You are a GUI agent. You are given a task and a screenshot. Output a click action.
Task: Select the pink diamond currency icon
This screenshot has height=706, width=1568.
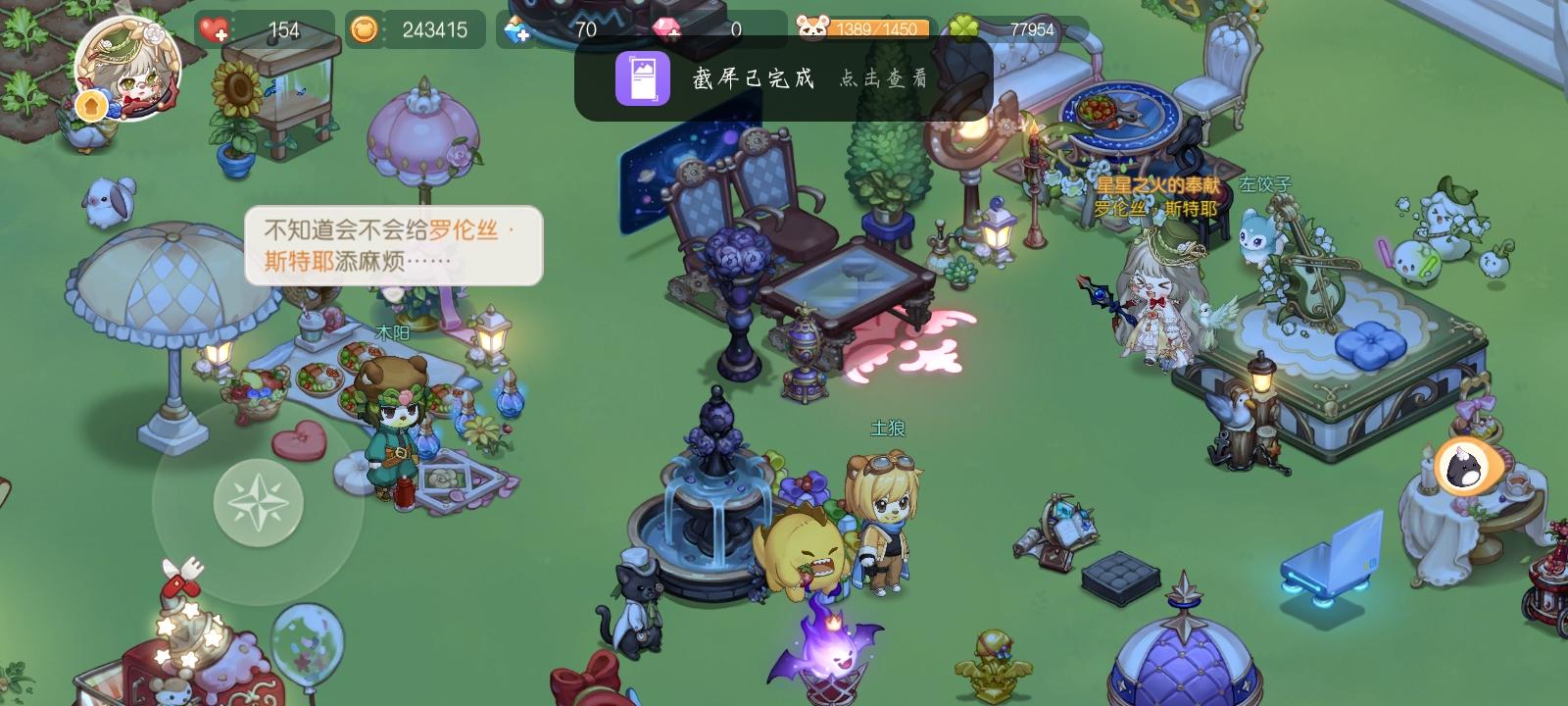coord(669,29)
